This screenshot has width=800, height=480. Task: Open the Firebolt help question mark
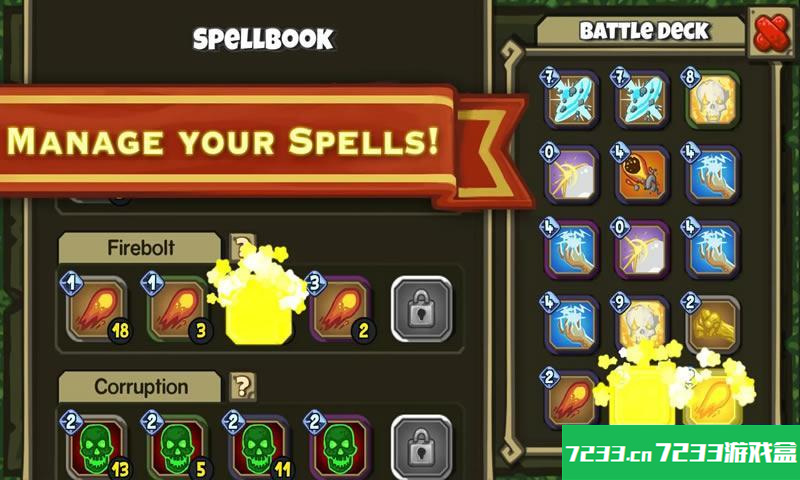pyautogui.click(x=241, y=247)
